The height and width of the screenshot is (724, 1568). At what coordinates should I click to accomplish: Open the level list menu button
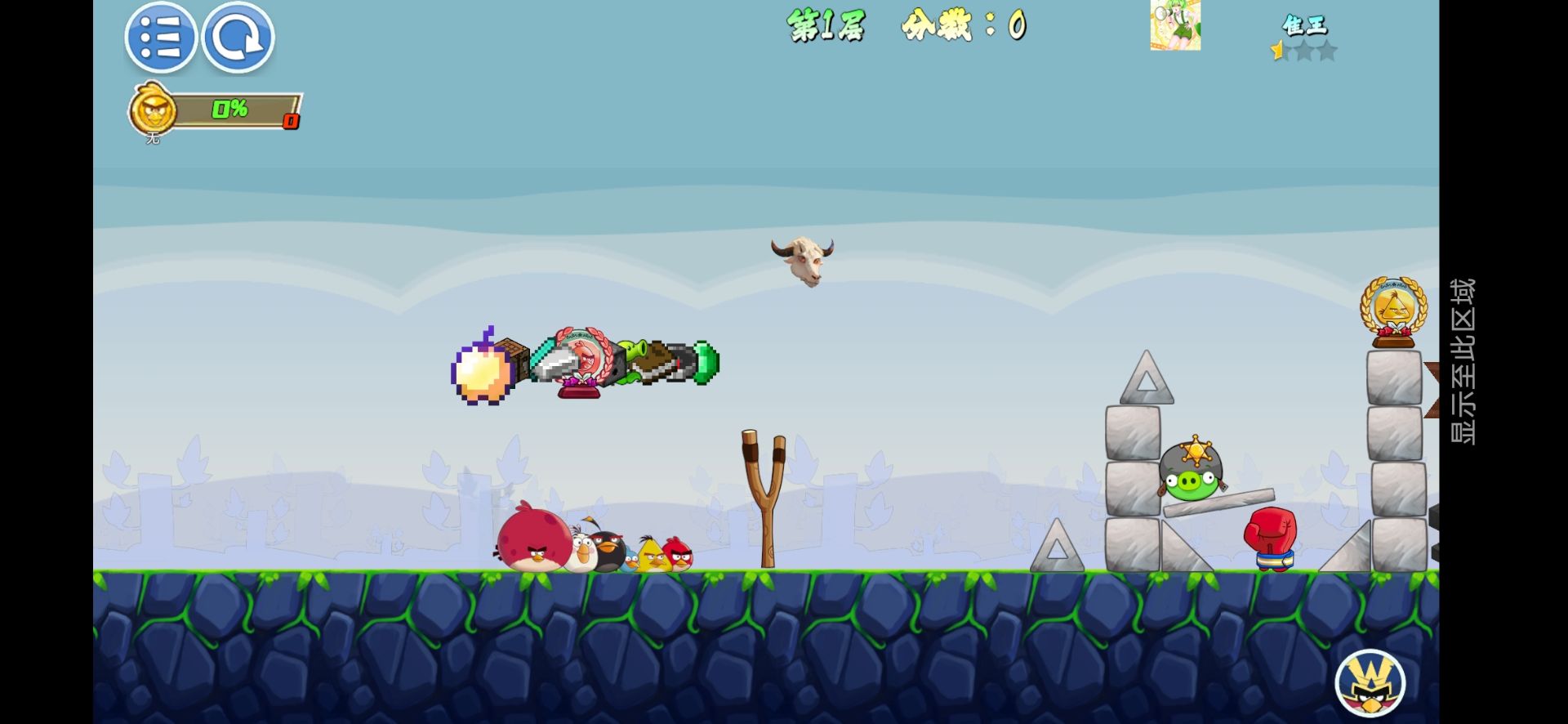[x=160, y=38]
